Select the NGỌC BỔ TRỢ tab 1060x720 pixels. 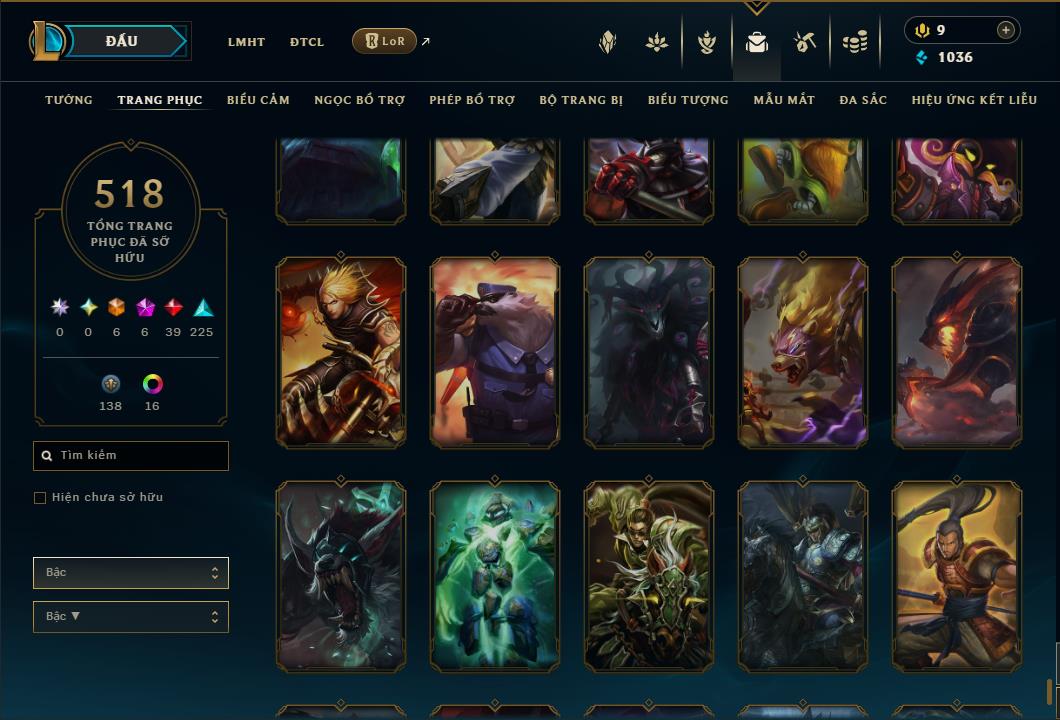[359, 100]
